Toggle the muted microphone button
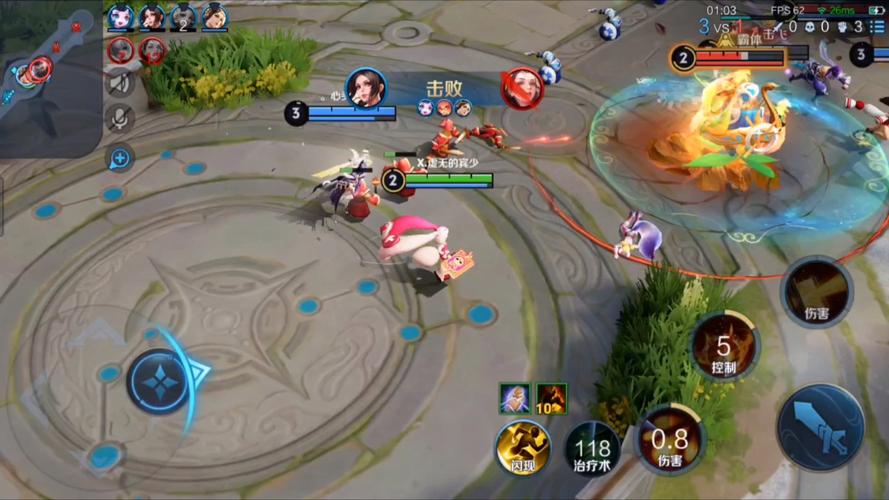Viewport: 889px width, 500px height. click(x=120, y=119)
